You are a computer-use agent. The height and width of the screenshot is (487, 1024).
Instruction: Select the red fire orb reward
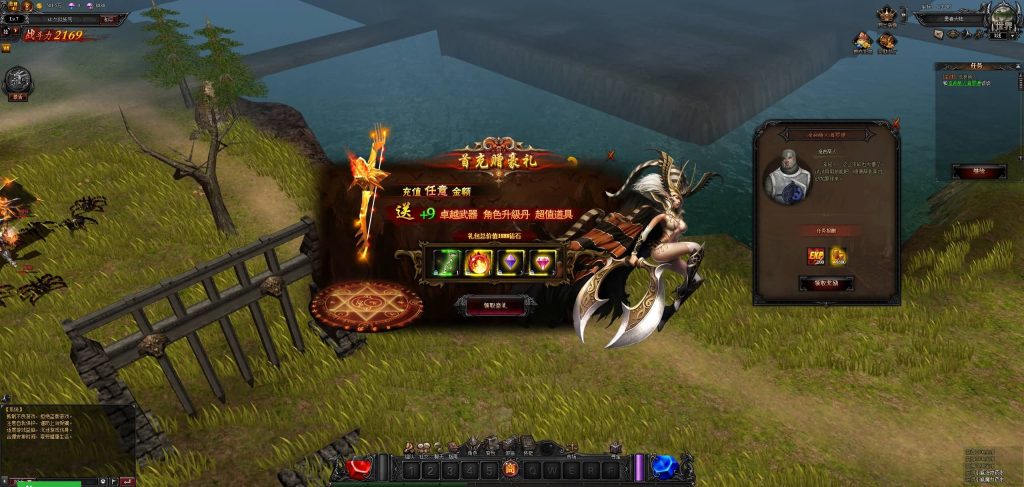click(x=476, y=263)
